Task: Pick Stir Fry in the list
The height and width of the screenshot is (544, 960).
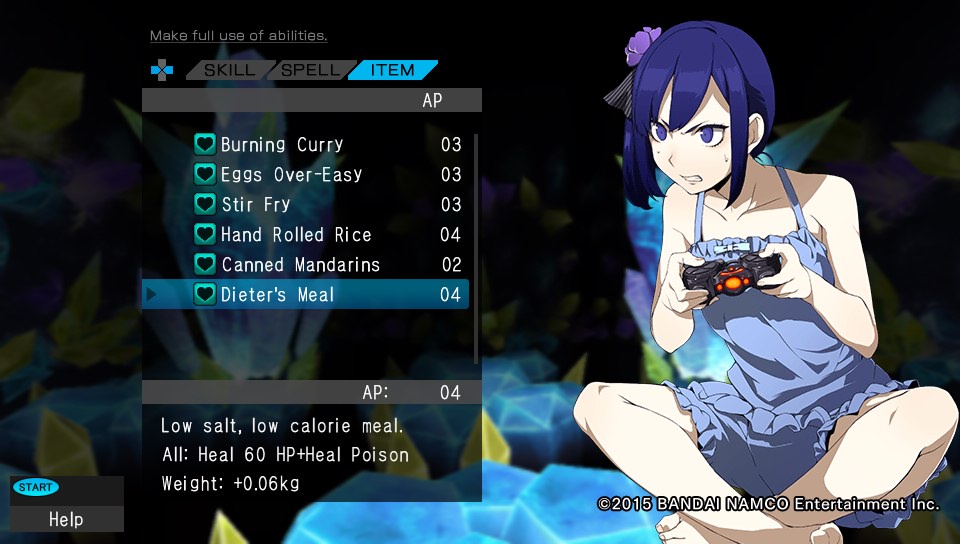Action: coord(255,205)
